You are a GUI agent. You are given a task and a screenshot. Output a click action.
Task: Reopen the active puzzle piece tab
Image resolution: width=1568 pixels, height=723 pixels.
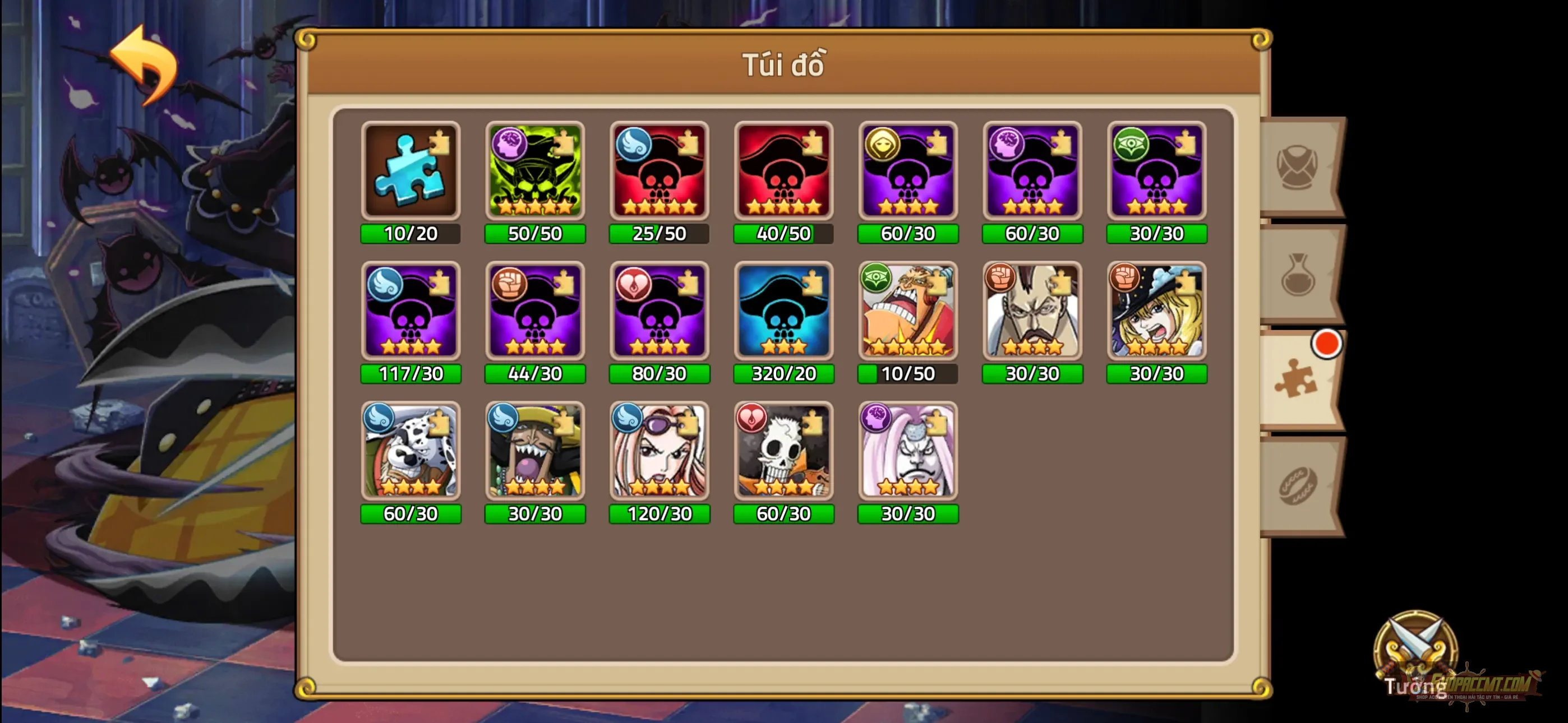coord(1298,381)
